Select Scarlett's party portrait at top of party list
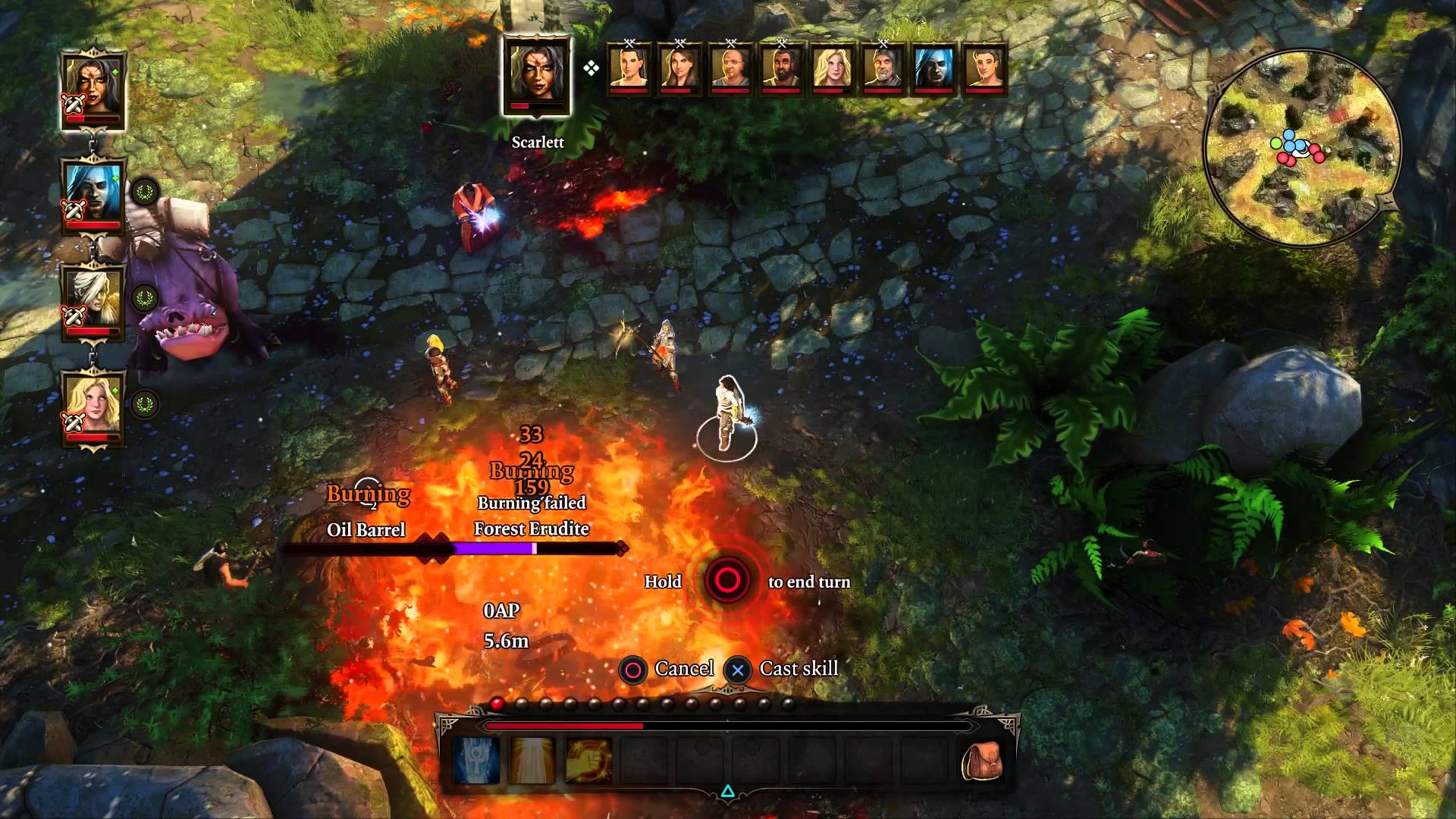The width and height of the screenshot is (1456, 819). [x=94, y=91]
